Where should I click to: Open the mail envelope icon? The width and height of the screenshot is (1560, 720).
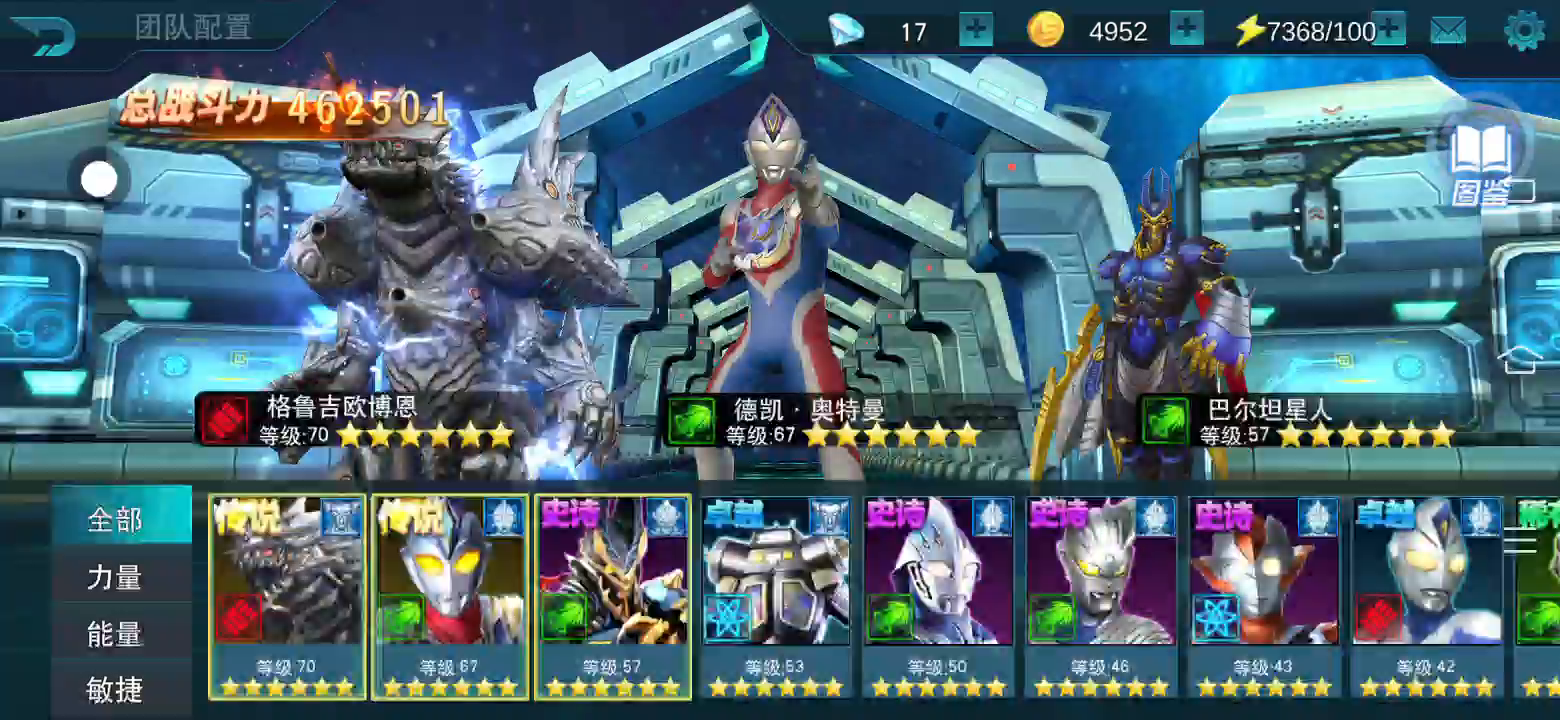coord(1447,31)
